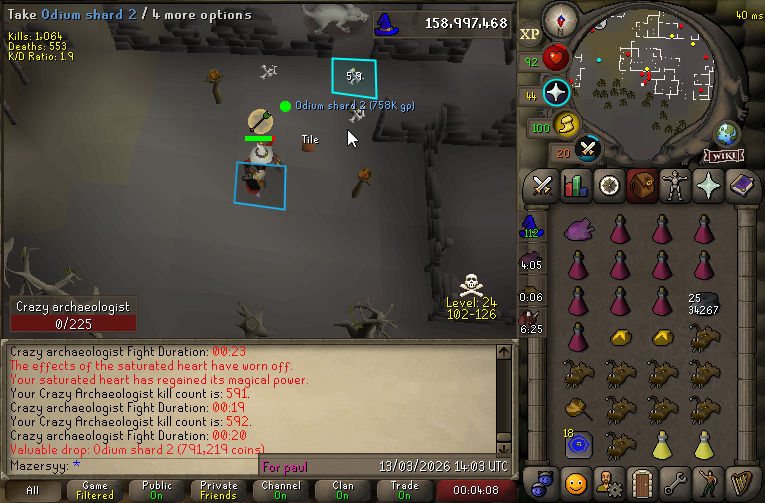Toggle run using the run energy orb
This screenshot has width=765, height=503.
567,124
